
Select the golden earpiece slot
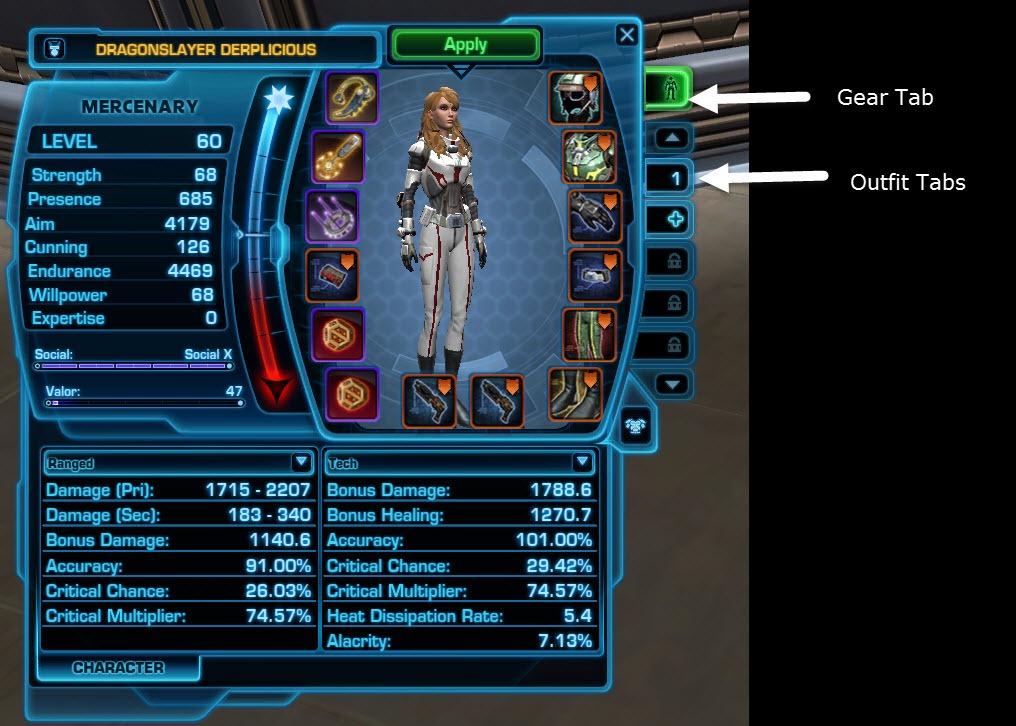[x=352, y=98]
